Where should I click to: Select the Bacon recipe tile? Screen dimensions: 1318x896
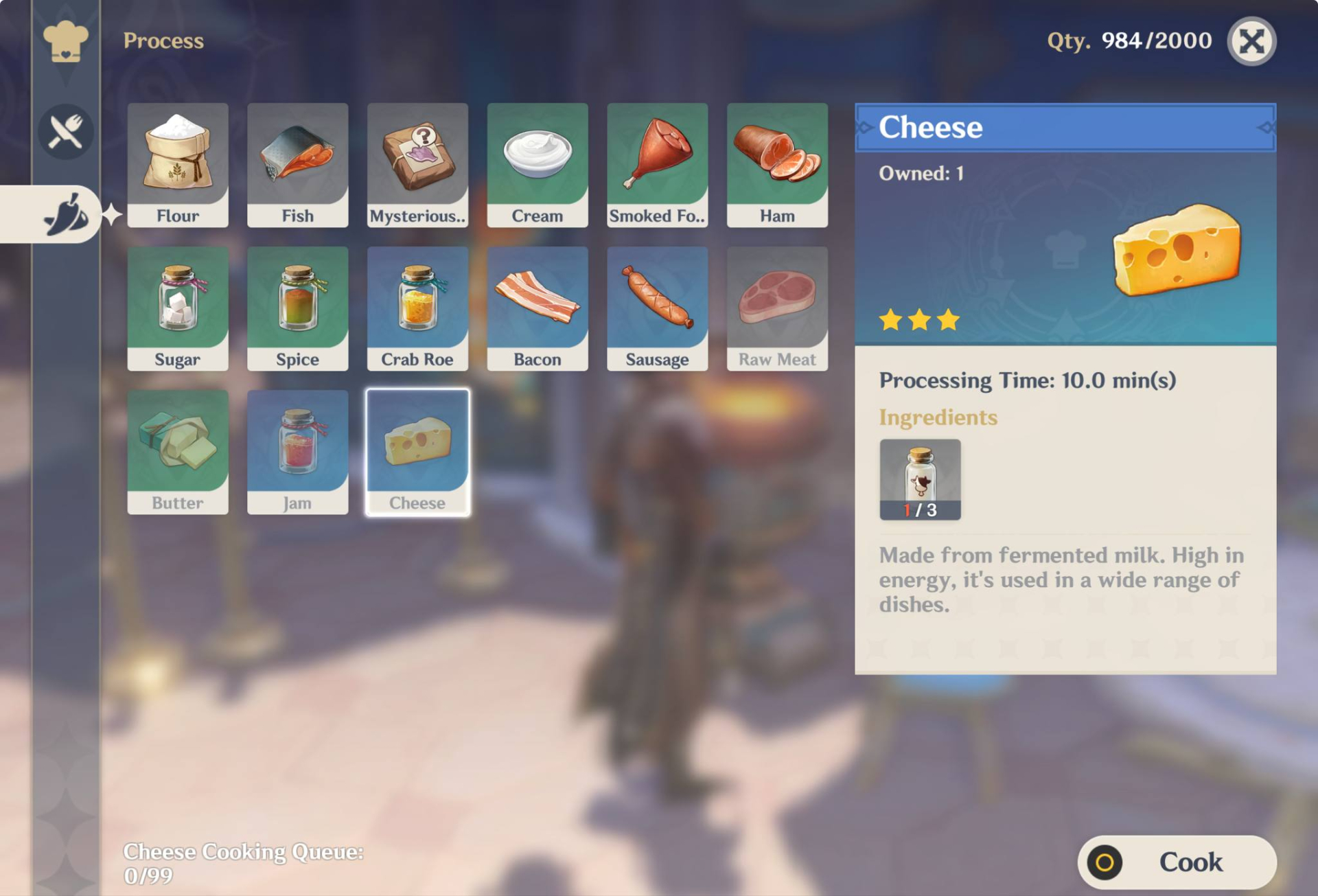537,308
